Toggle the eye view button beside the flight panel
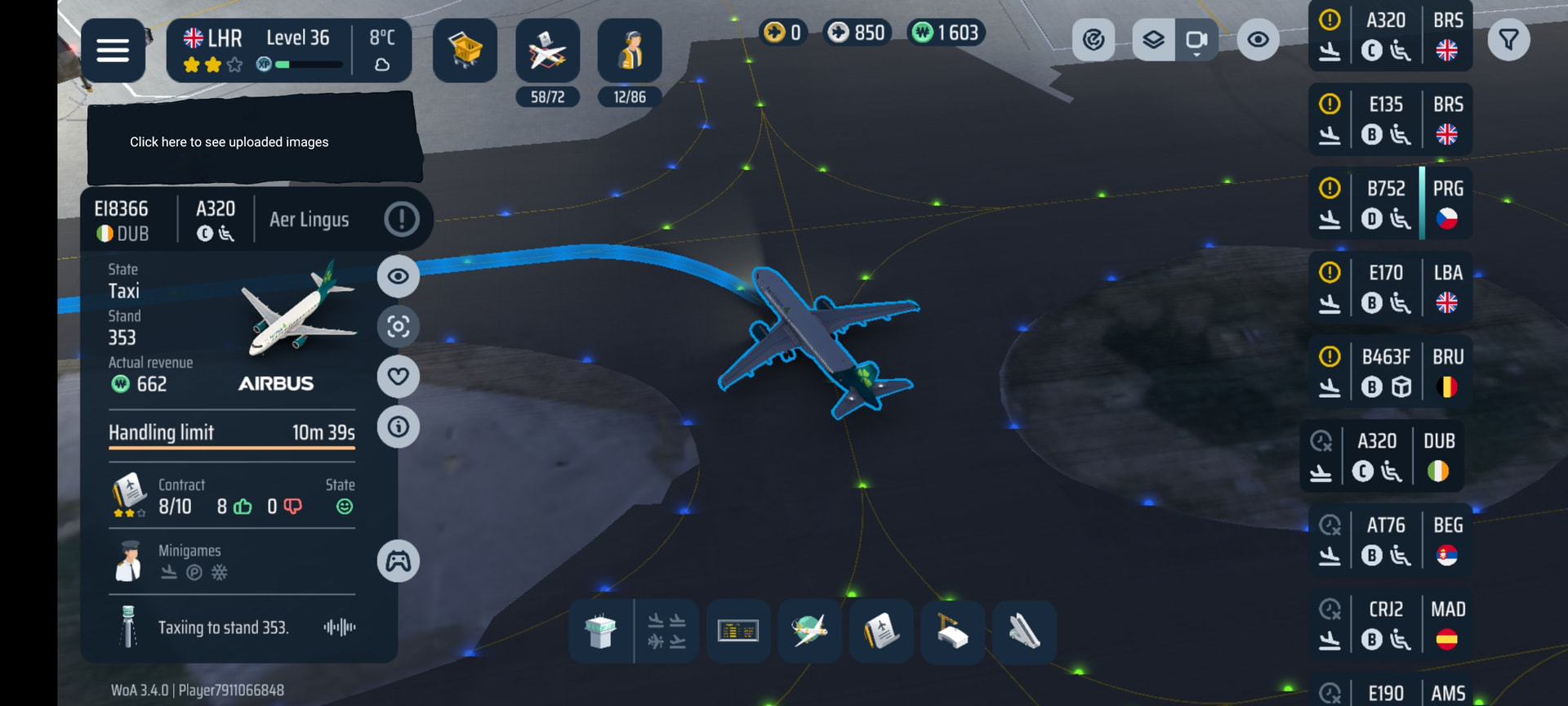 [399, 276]
